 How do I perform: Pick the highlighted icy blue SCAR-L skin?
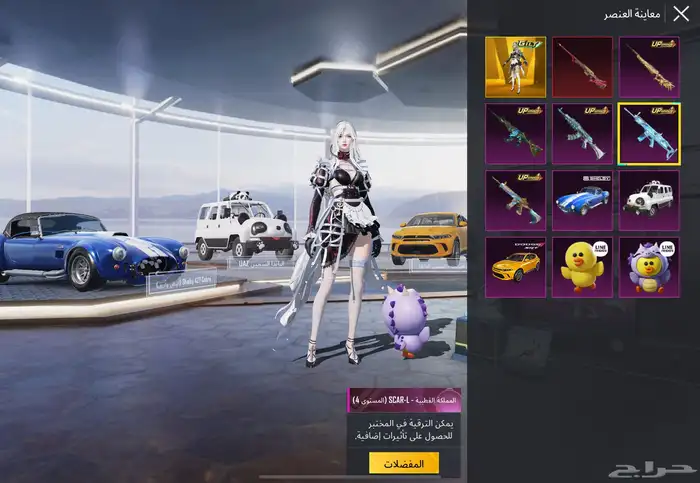pos(649,133)
